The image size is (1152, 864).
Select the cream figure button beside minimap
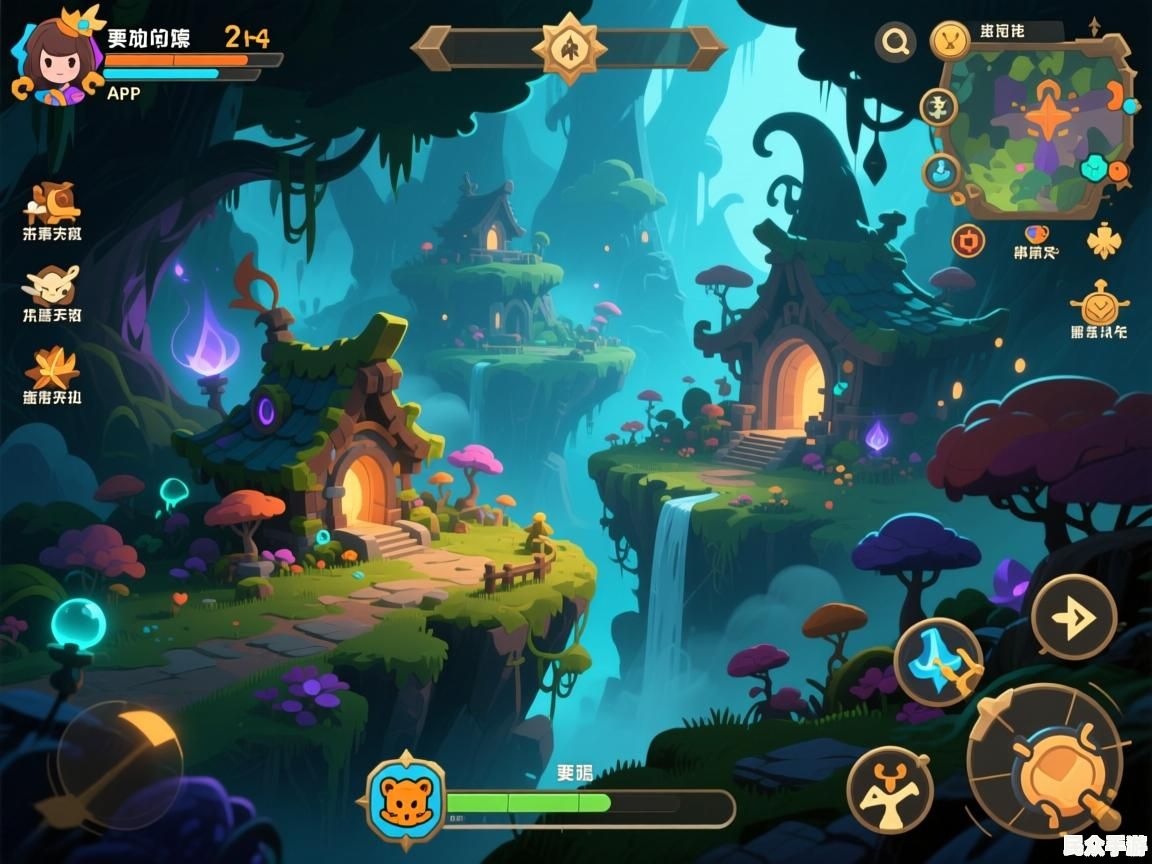(x=938, y=106)
